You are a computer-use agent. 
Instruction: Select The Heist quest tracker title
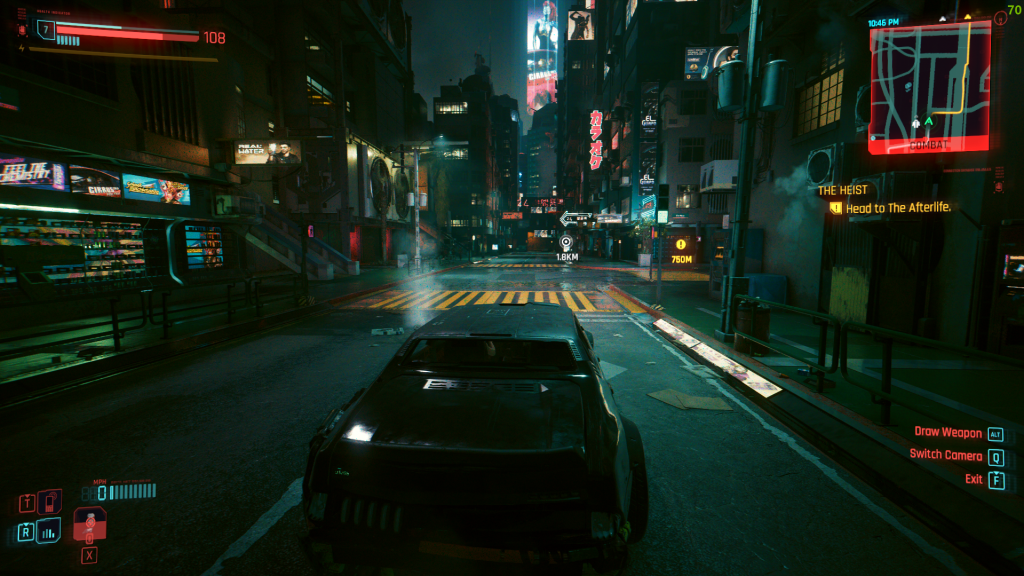(x=843, y=190)
